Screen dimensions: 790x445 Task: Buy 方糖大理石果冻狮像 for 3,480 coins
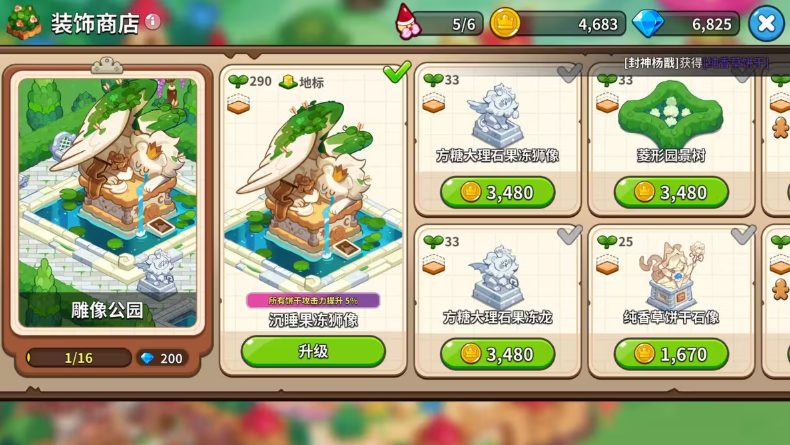pyautogui.click(x=497, y=192)
